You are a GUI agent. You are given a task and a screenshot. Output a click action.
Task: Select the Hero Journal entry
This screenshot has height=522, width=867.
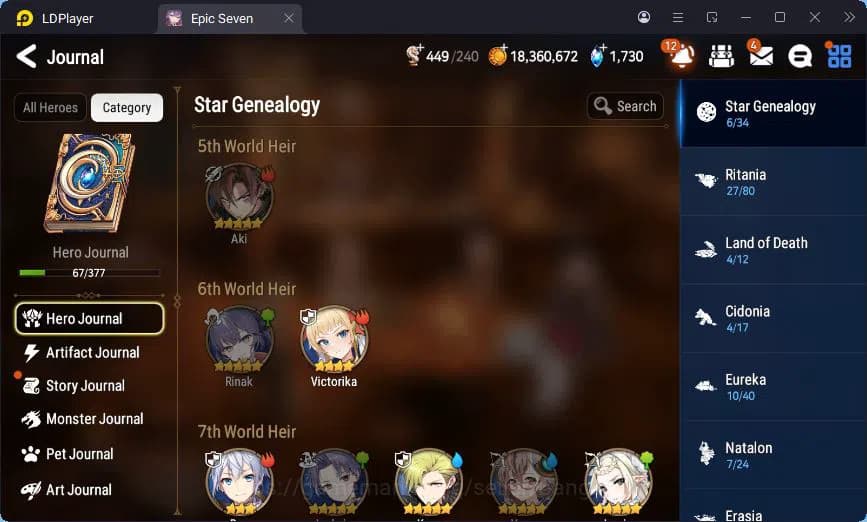pos(90,319)
